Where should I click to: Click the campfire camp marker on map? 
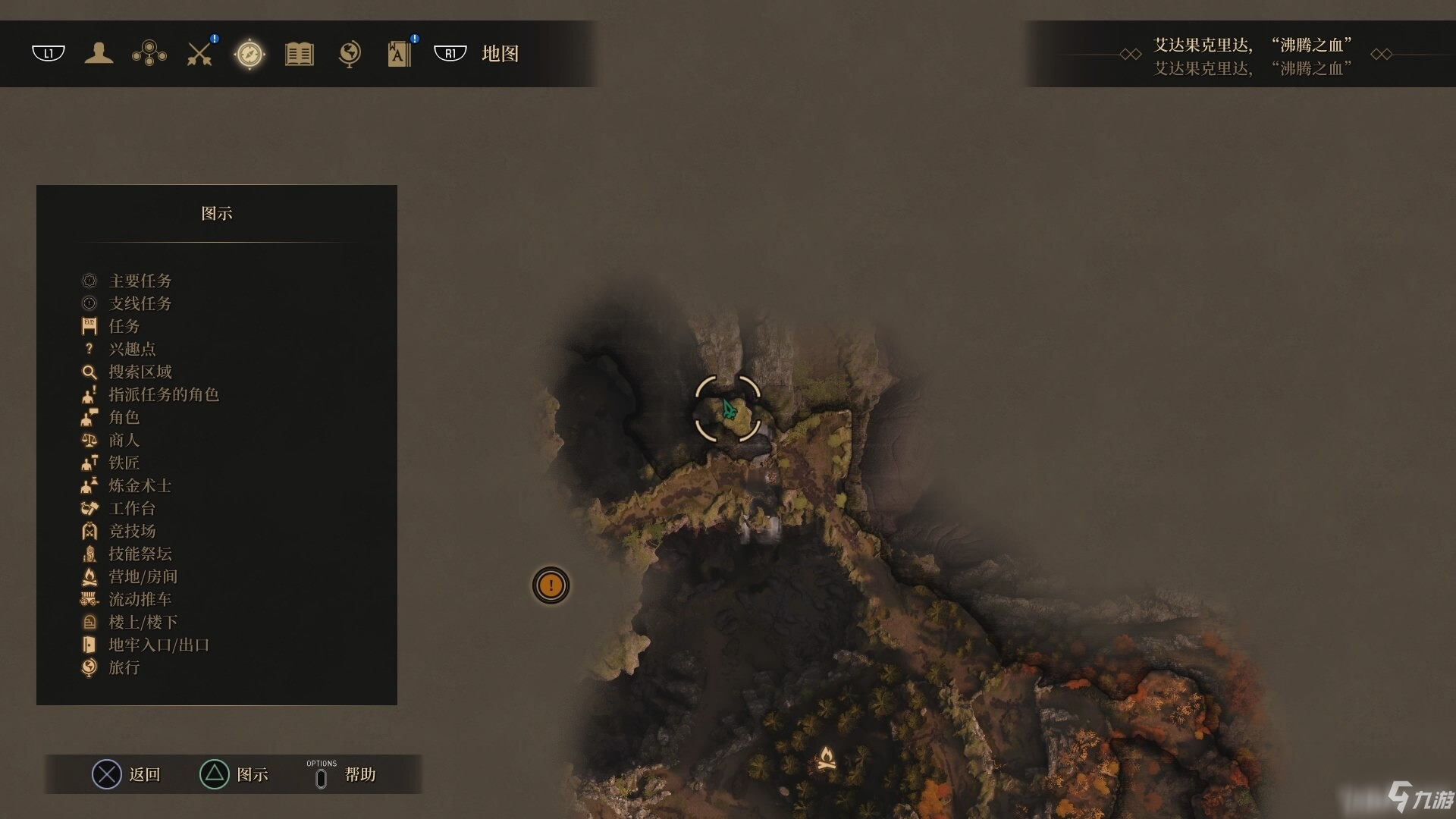(826, 758)
